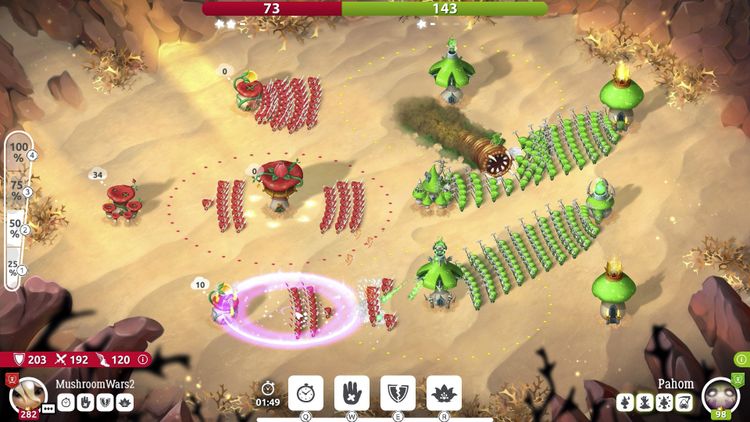This screenshot has width=750, height=422.
Task: Use the broken shield ability
Action: [x=398, y=393]
